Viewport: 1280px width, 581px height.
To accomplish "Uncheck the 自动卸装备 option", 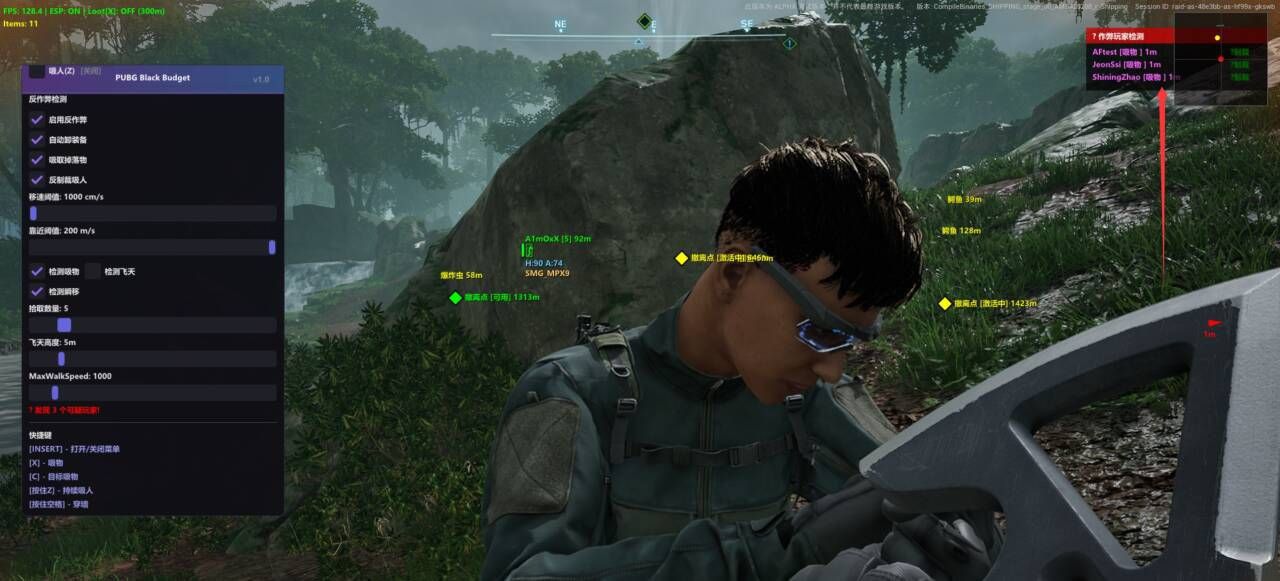I will click(37, 140).
